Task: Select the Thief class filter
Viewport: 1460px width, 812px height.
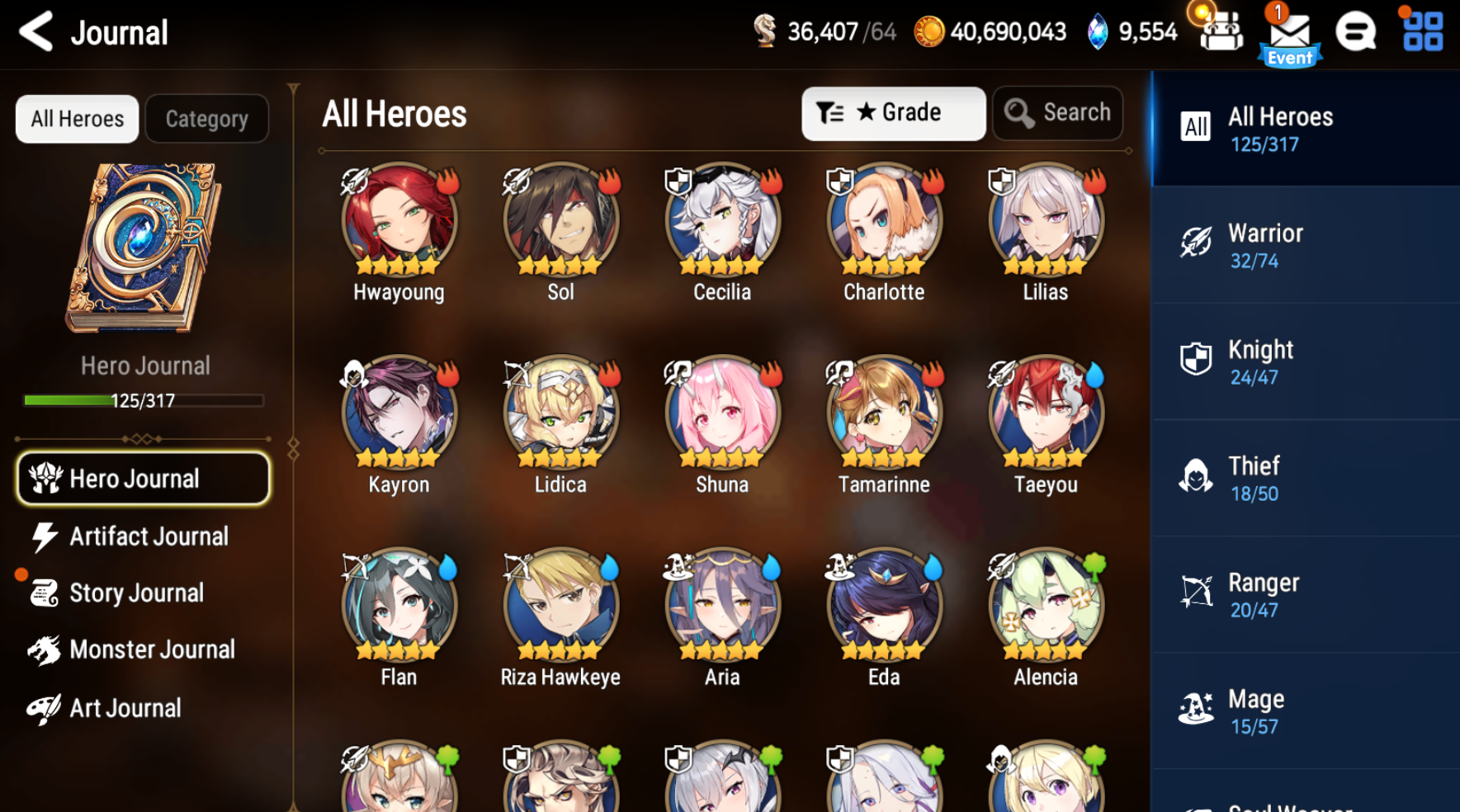Action: coord(1304,478)
